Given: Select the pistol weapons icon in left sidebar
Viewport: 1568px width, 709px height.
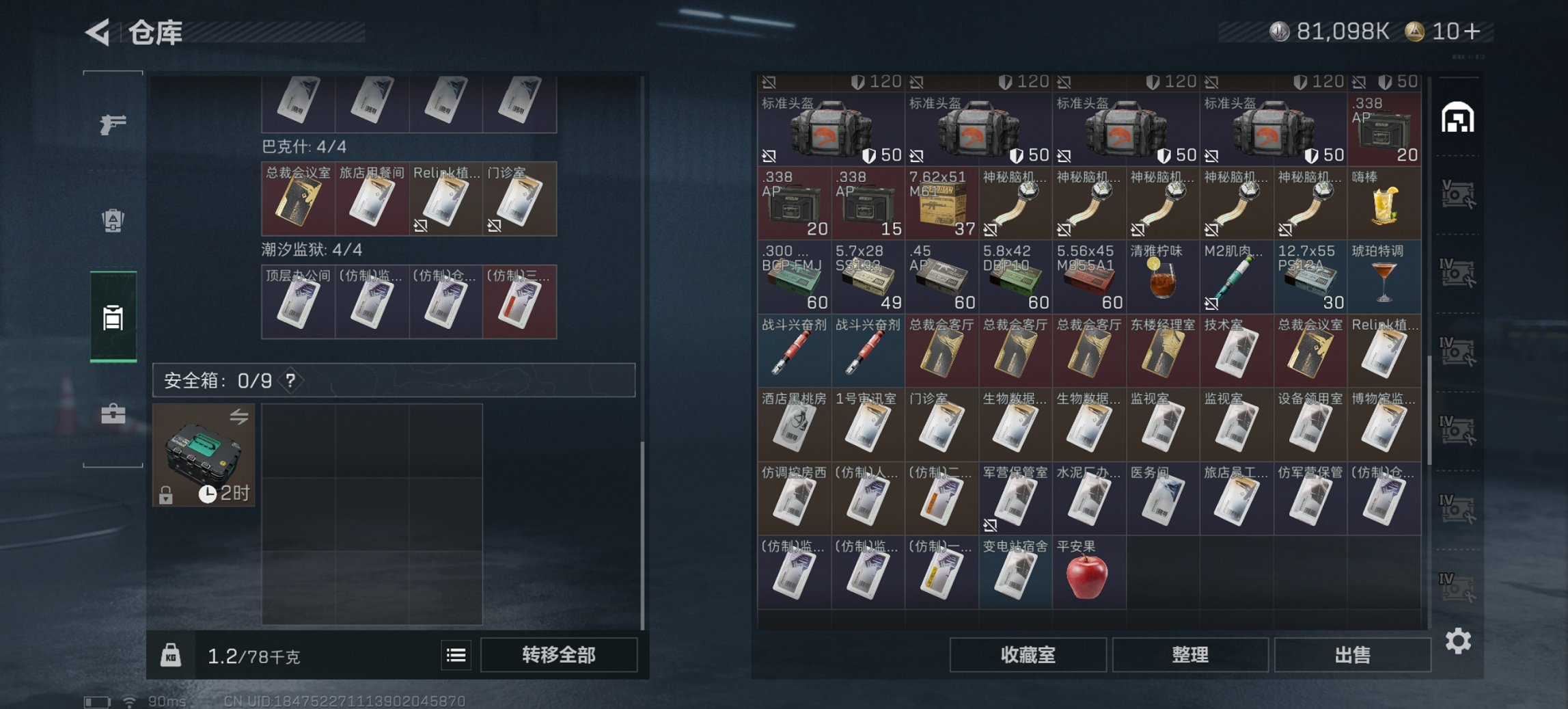Looking at the screenshot, I should coord(114,124).
